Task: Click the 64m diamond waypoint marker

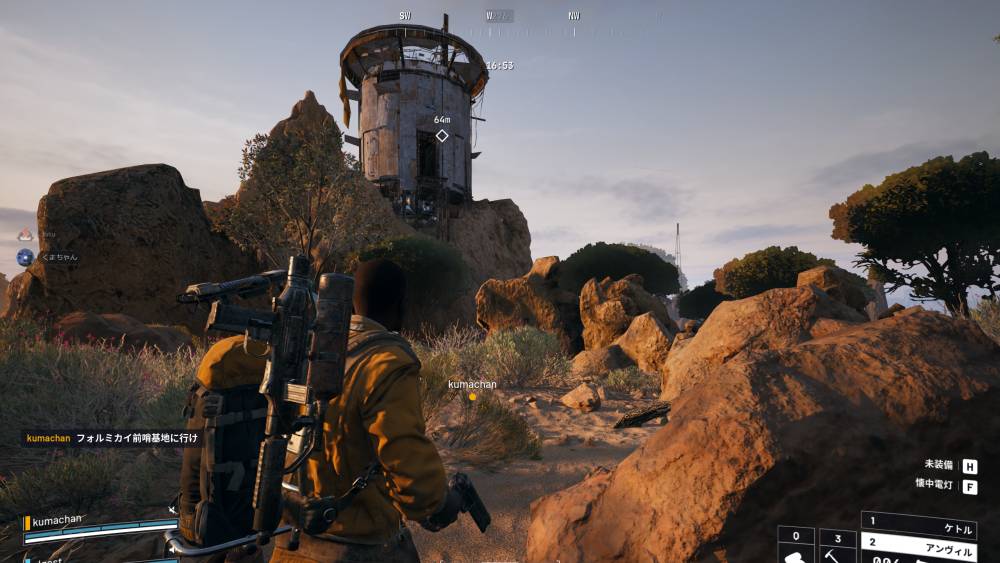Action: (x=442, y=135)
